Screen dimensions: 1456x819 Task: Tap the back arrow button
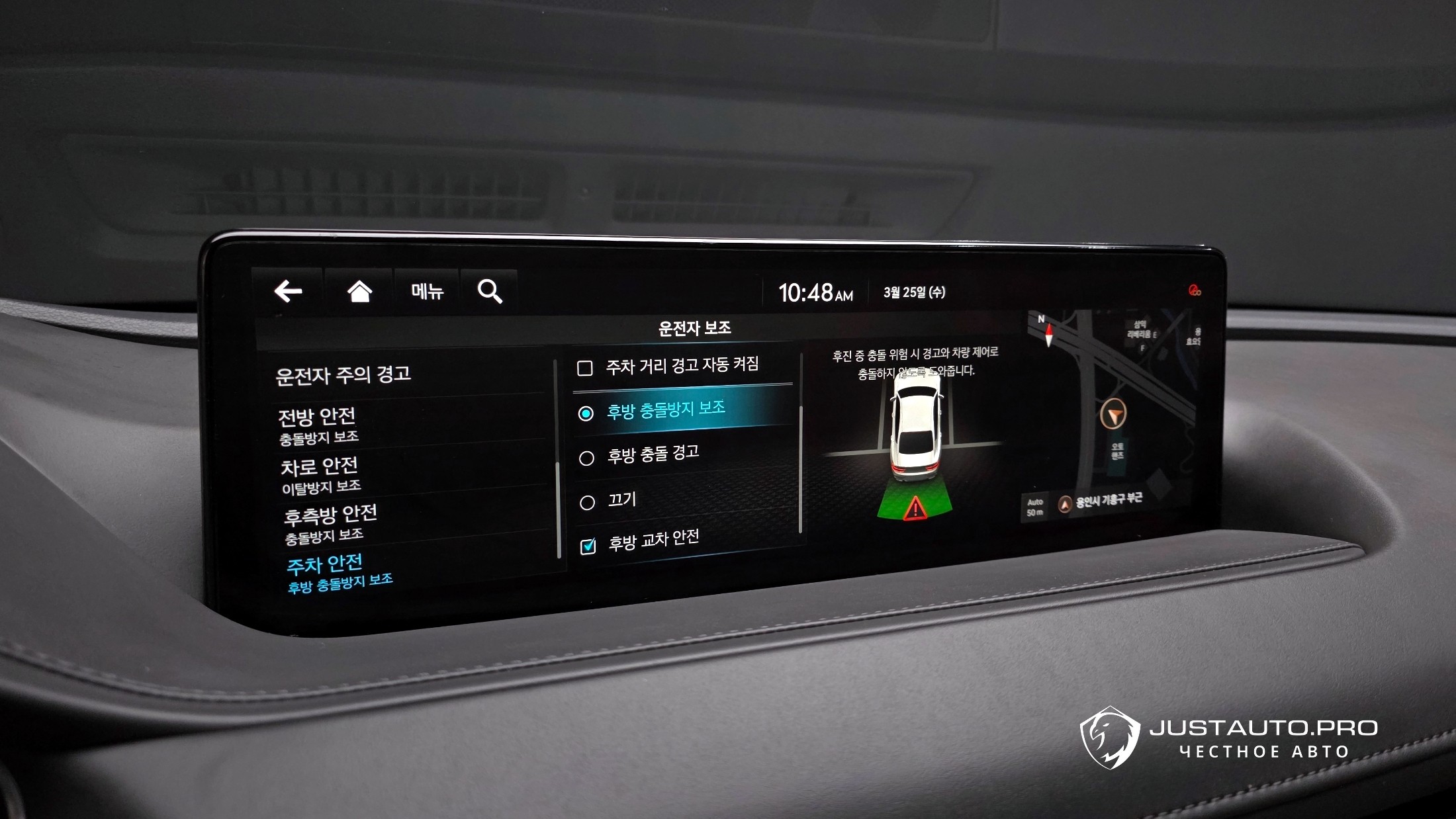point(289,291)
